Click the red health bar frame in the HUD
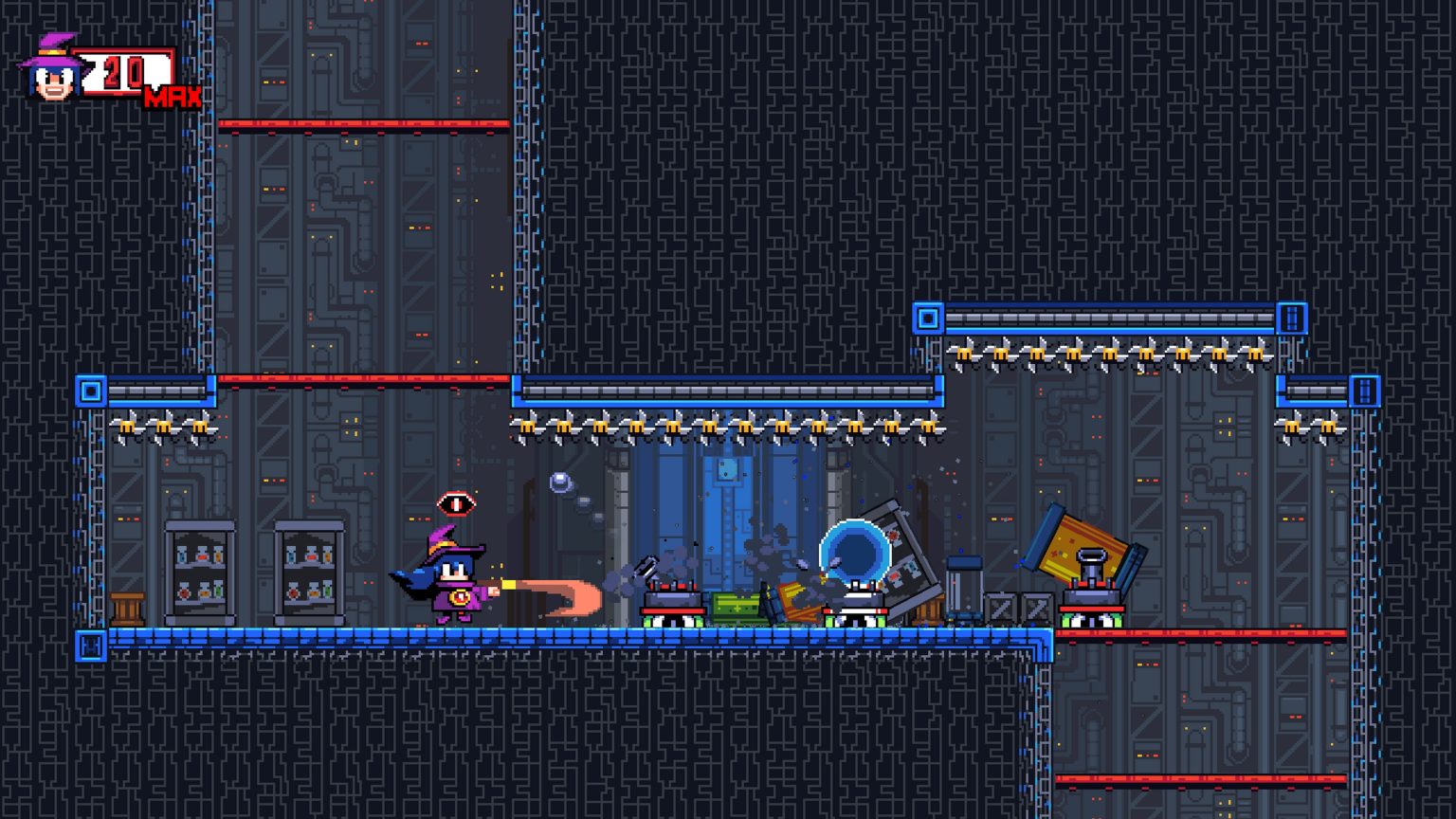The height and width of the screenshot is (819, 1456). 131,71
